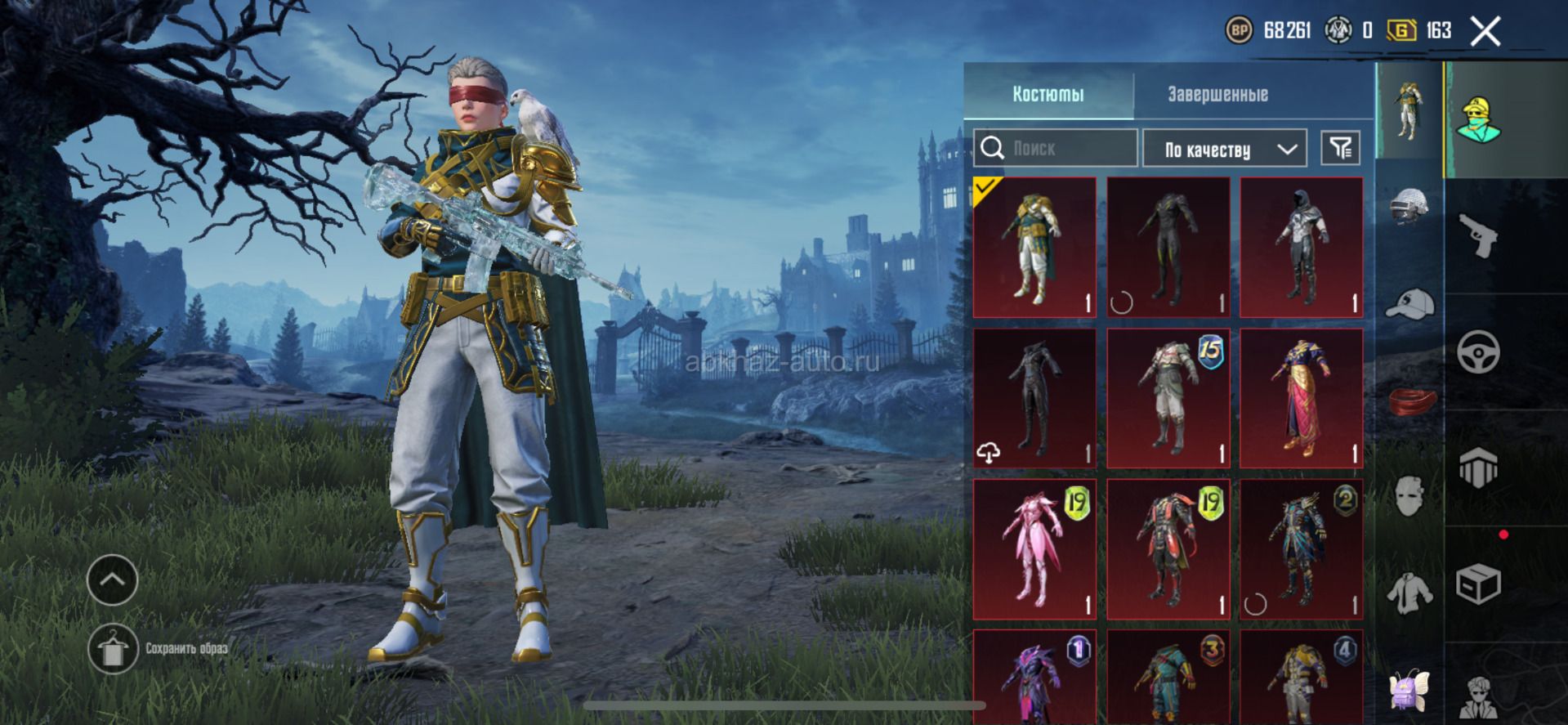Select the equipped green and gold costume
The image size is (1568, 725).
click(x=1034, y=247)
